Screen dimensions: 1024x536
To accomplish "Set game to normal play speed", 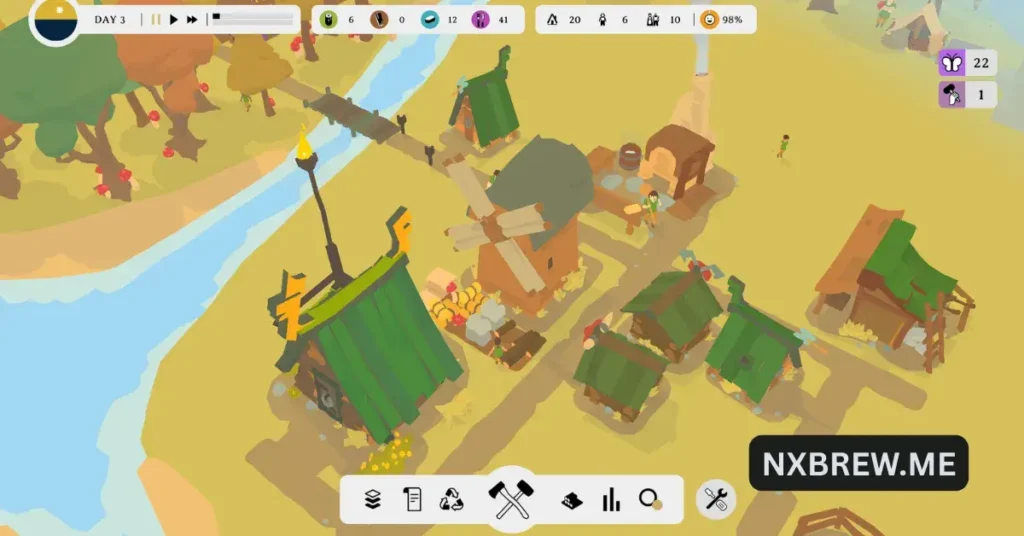I will click(174, 19).
